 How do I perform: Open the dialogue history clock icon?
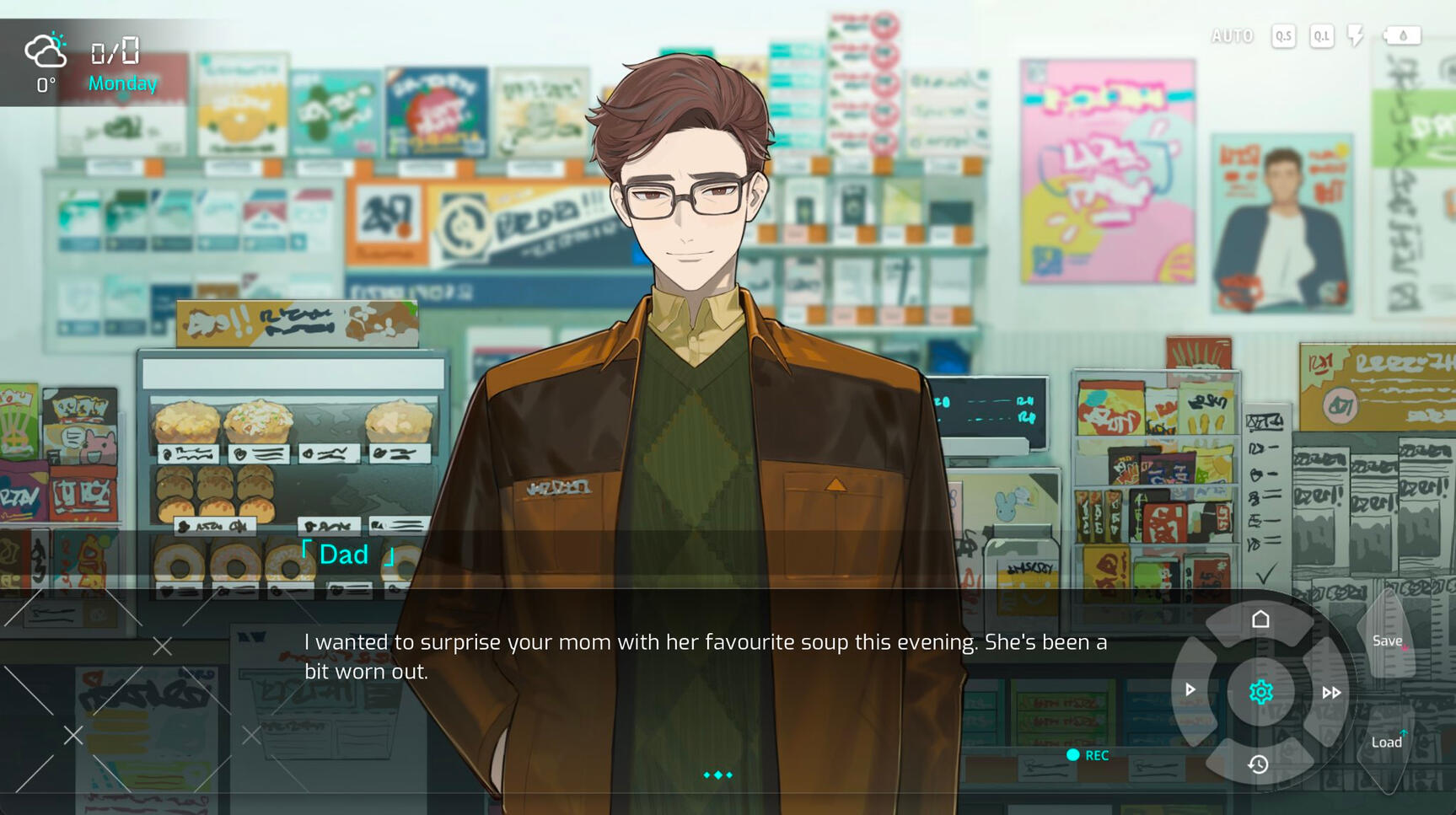(x=1259, y=764)
